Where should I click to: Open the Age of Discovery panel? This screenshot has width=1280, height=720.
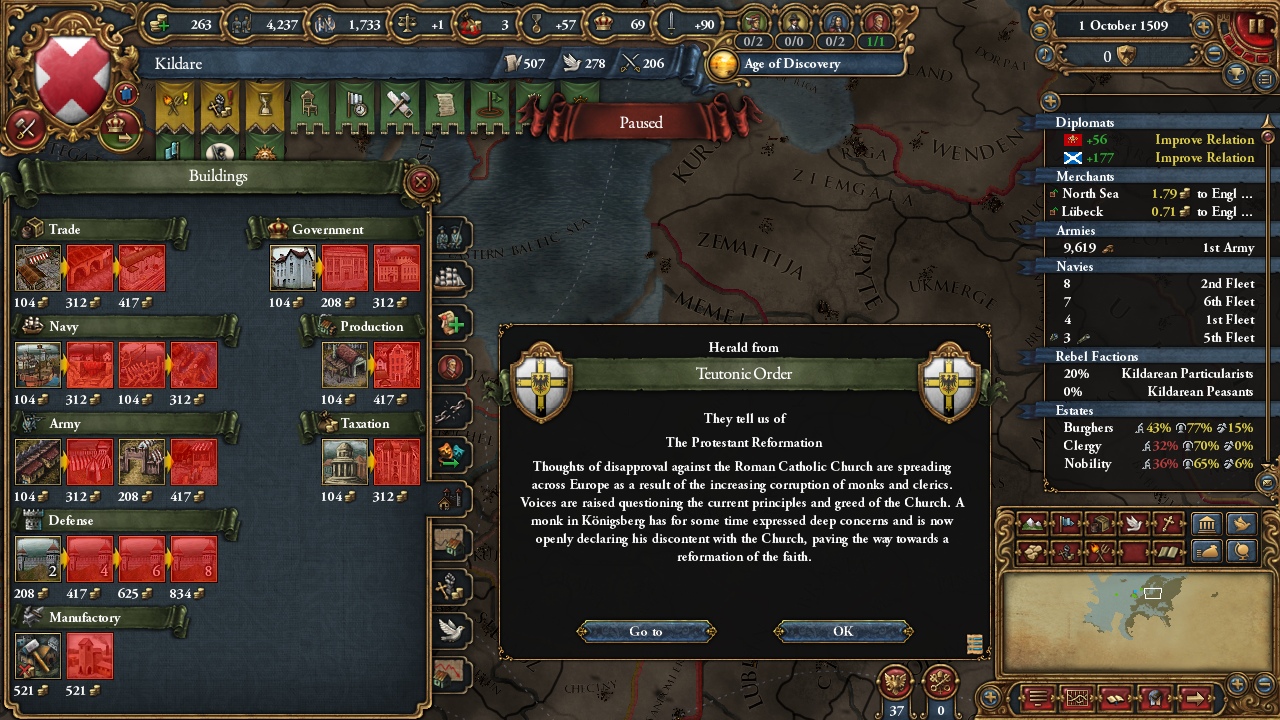pos(790,64)
